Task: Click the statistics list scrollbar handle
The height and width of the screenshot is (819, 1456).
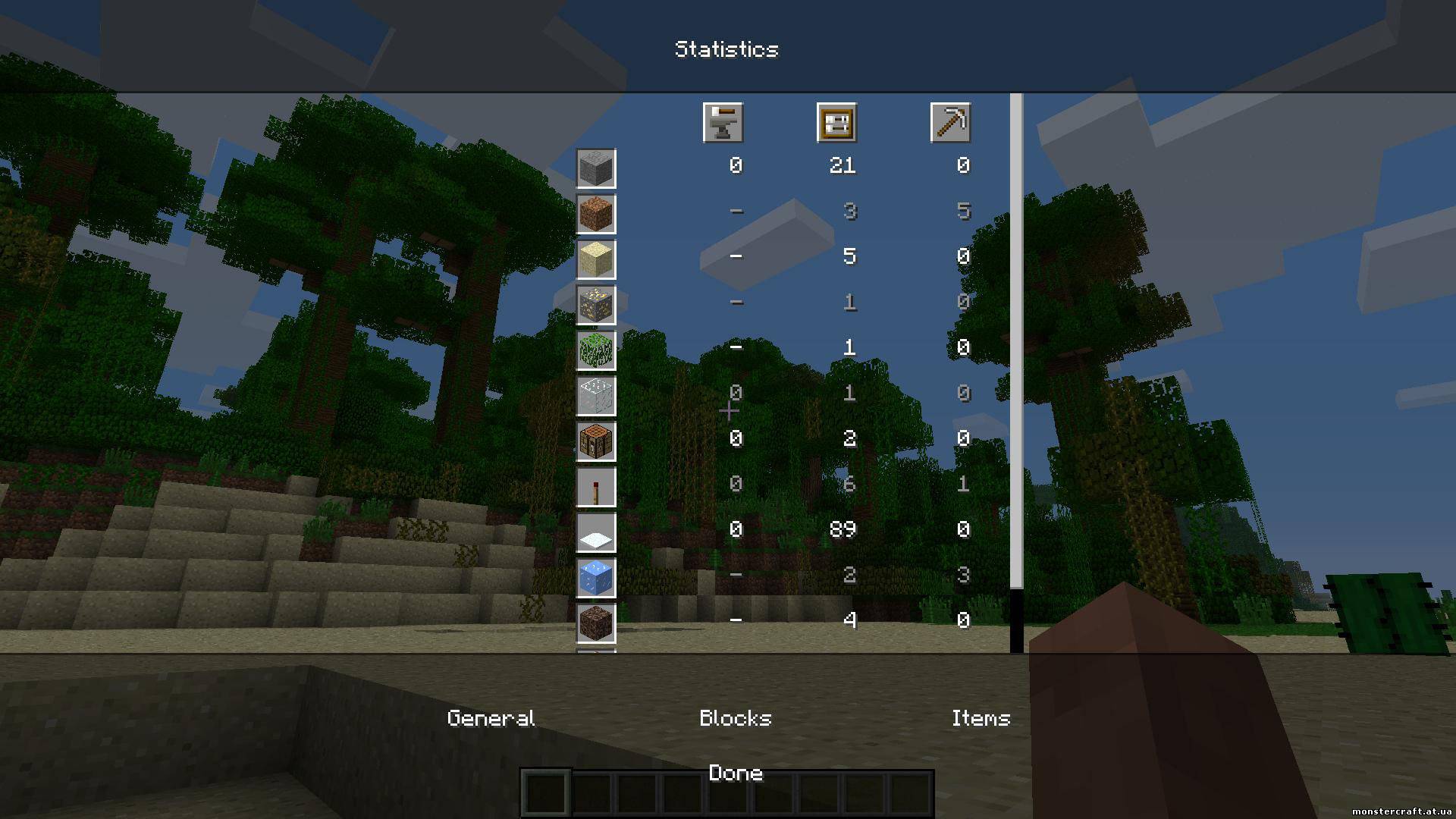Action: 1016,341
